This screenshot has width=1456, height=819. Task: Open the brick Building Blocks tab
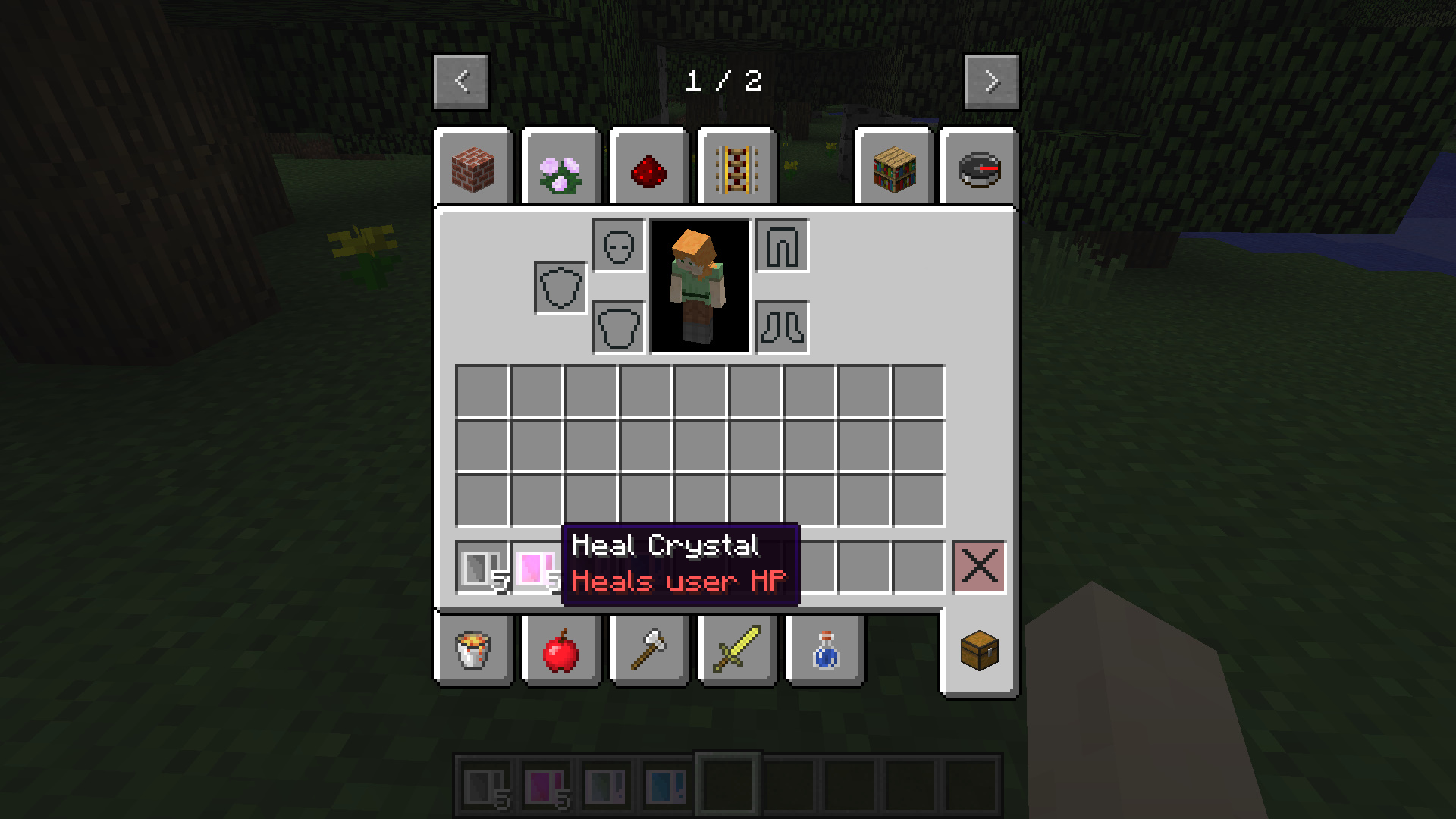473,169
